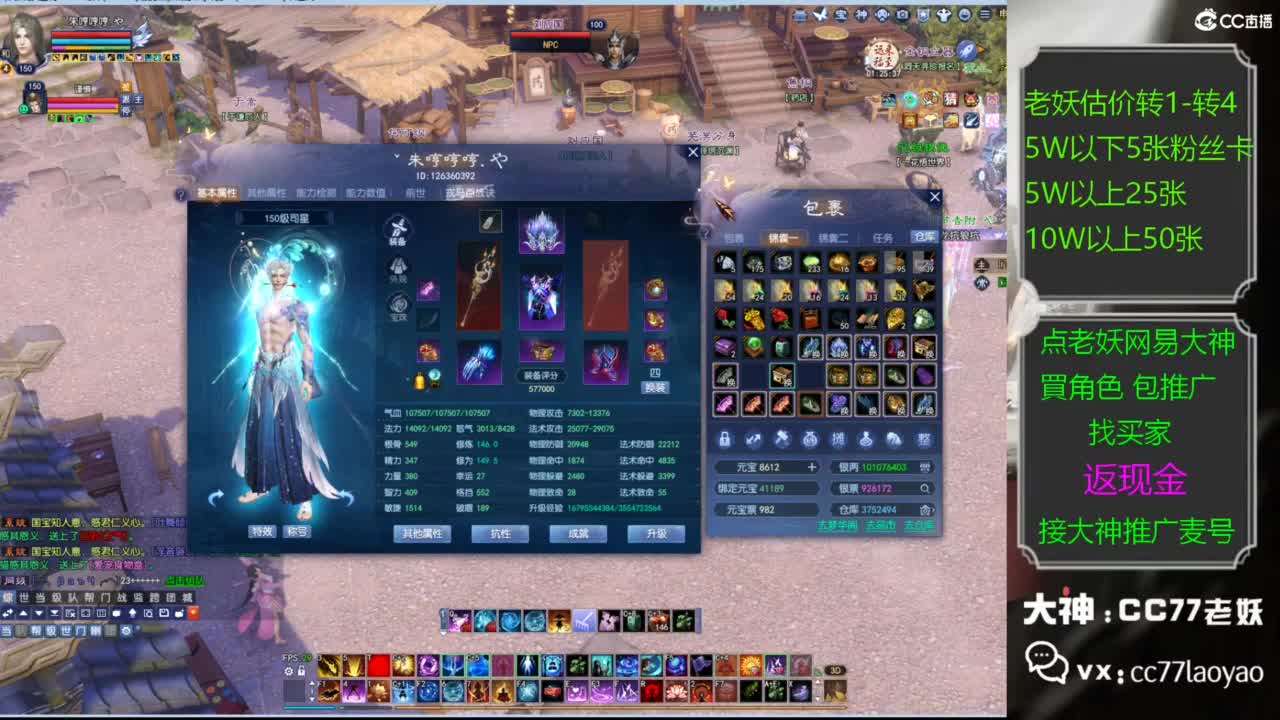Open the 换装 outfit set selector
Screen dimensions: 1280x720
[x=656, y=387]
